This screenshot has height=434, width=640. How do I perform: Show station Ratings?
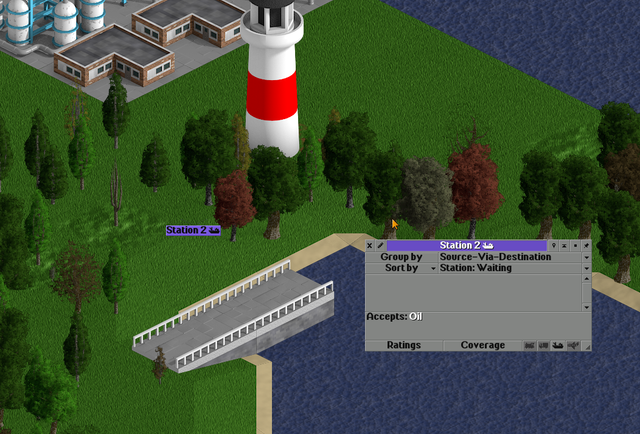point(403,345)
